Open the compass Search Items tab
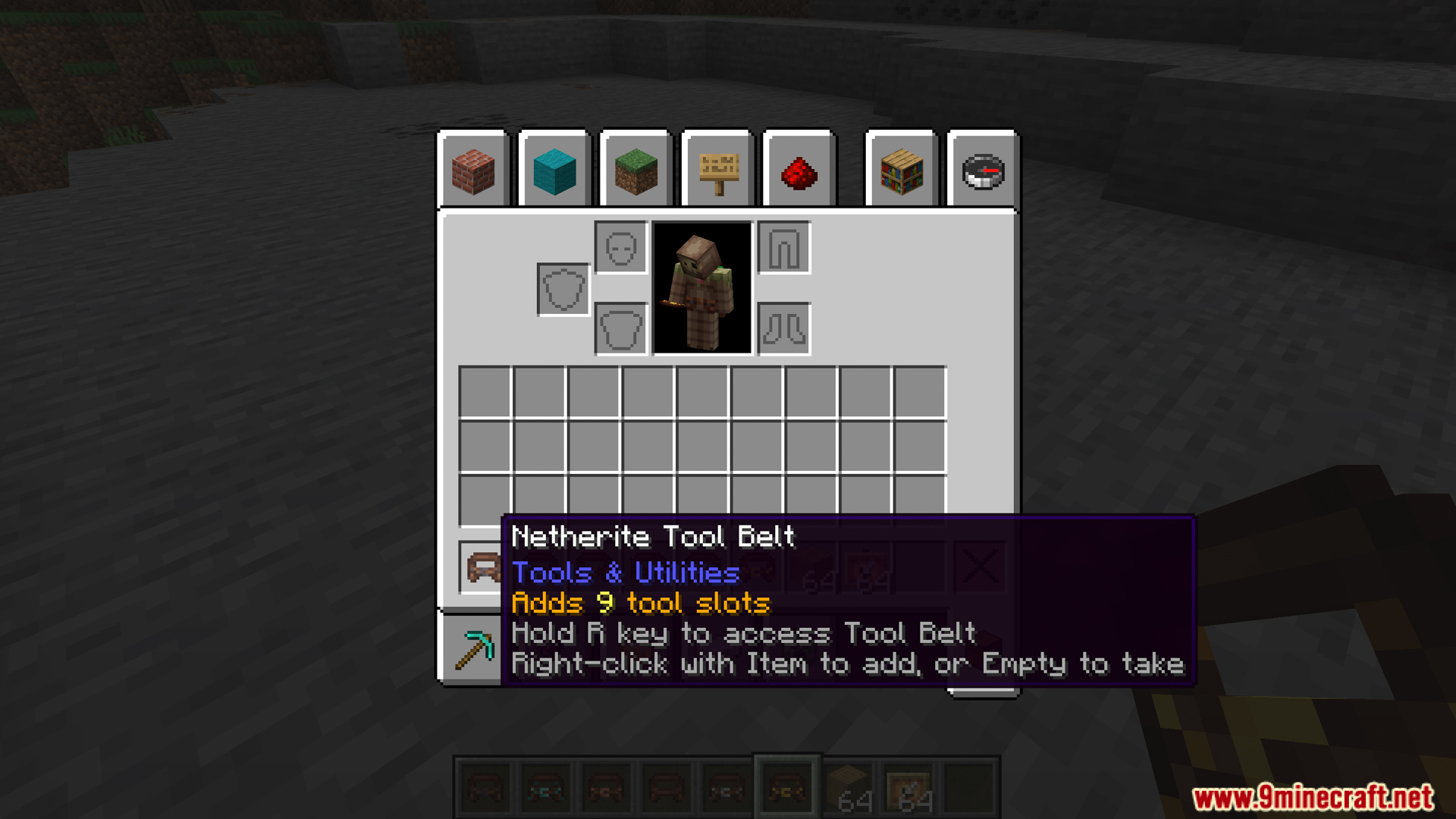 (x=983, y=171)
